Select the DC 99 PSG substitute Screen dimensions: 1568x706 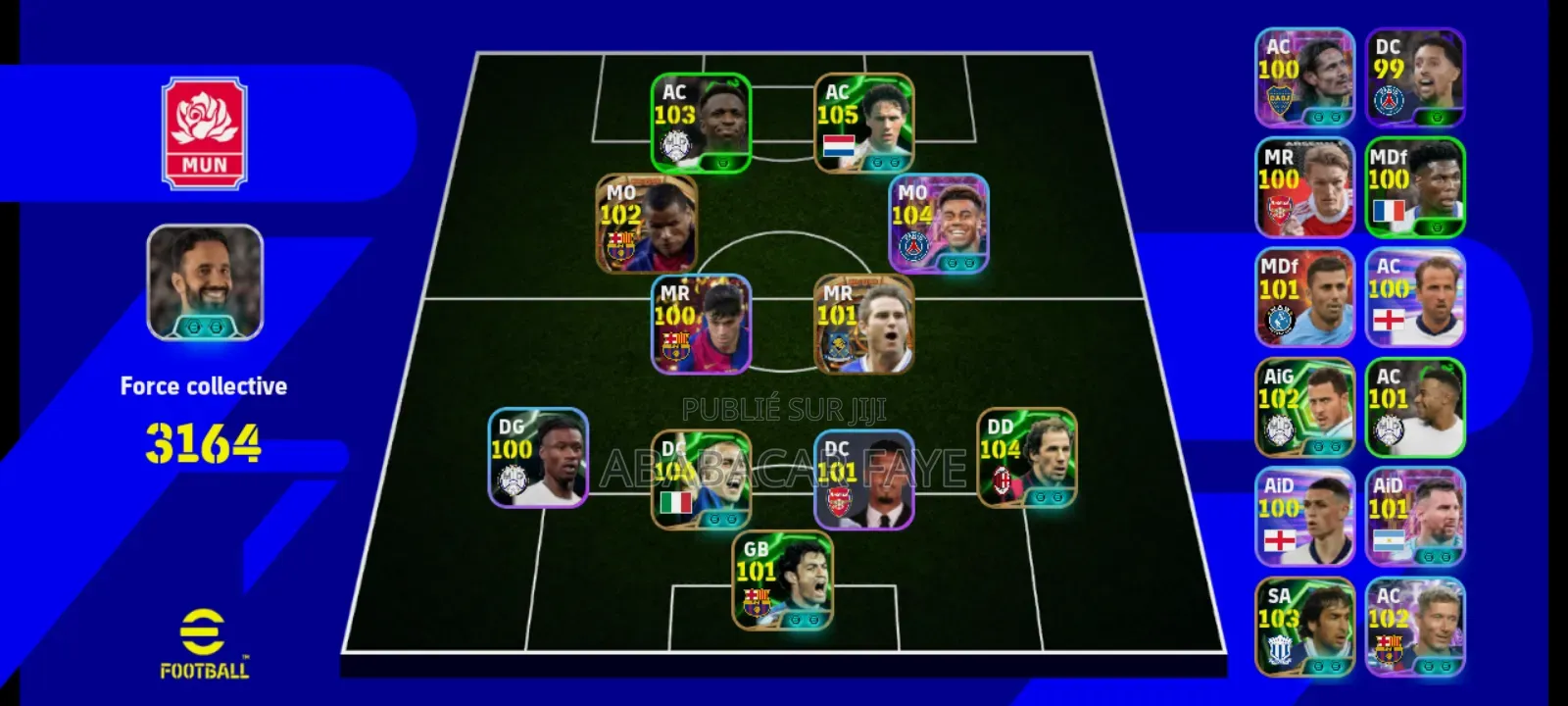click(1415, 77)
